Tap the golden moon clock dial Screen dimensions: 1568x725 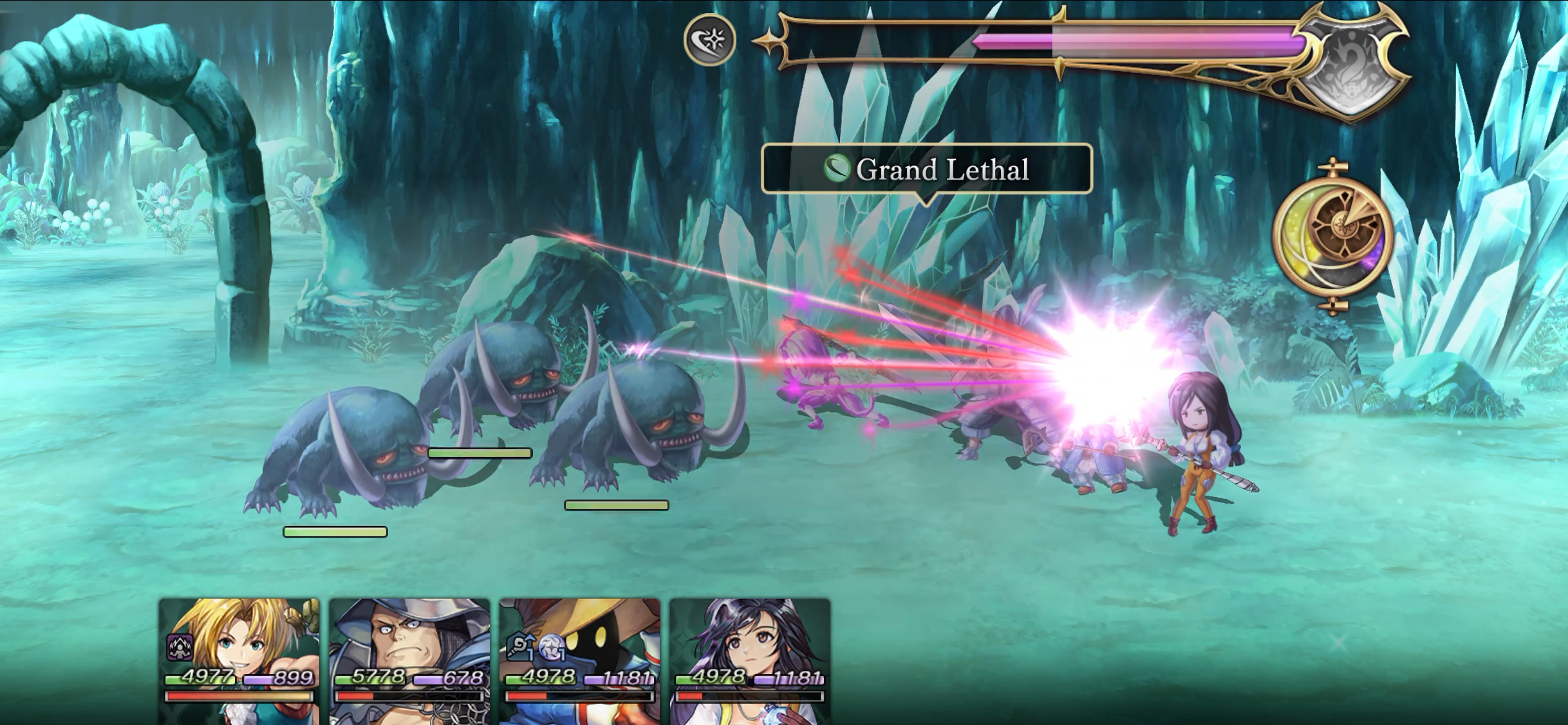1334,236
